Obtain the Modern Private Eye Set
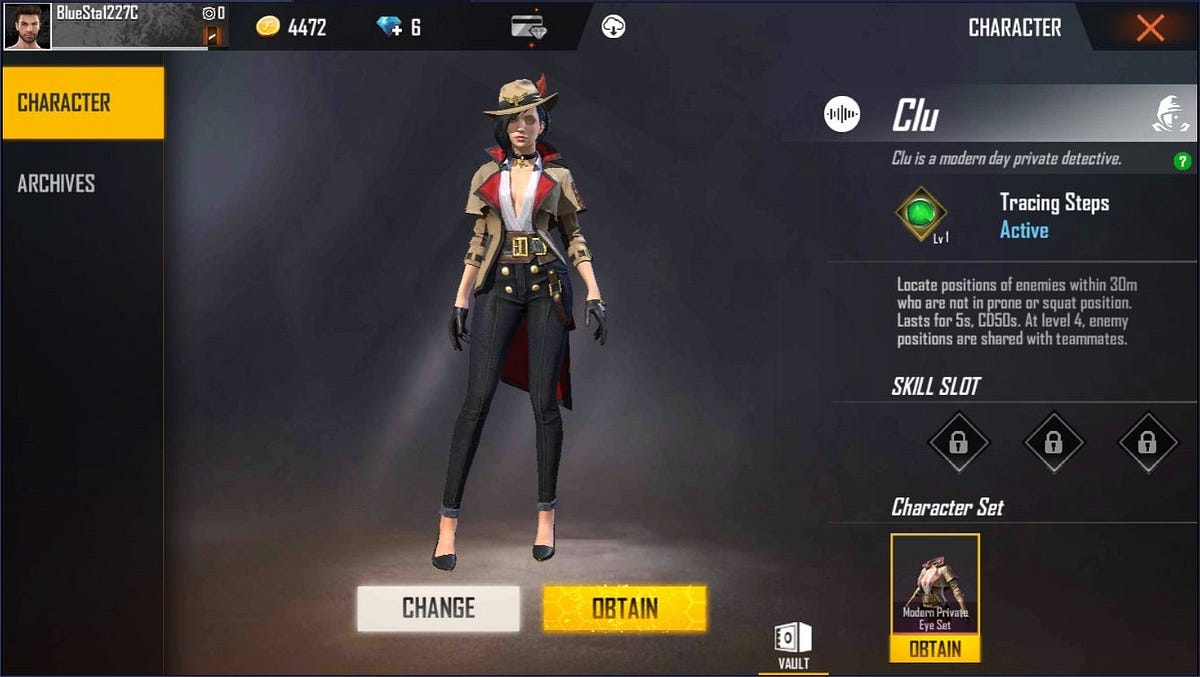Image resolution: width=1200 pixels, height=677 pixels. tap(935, 649)
